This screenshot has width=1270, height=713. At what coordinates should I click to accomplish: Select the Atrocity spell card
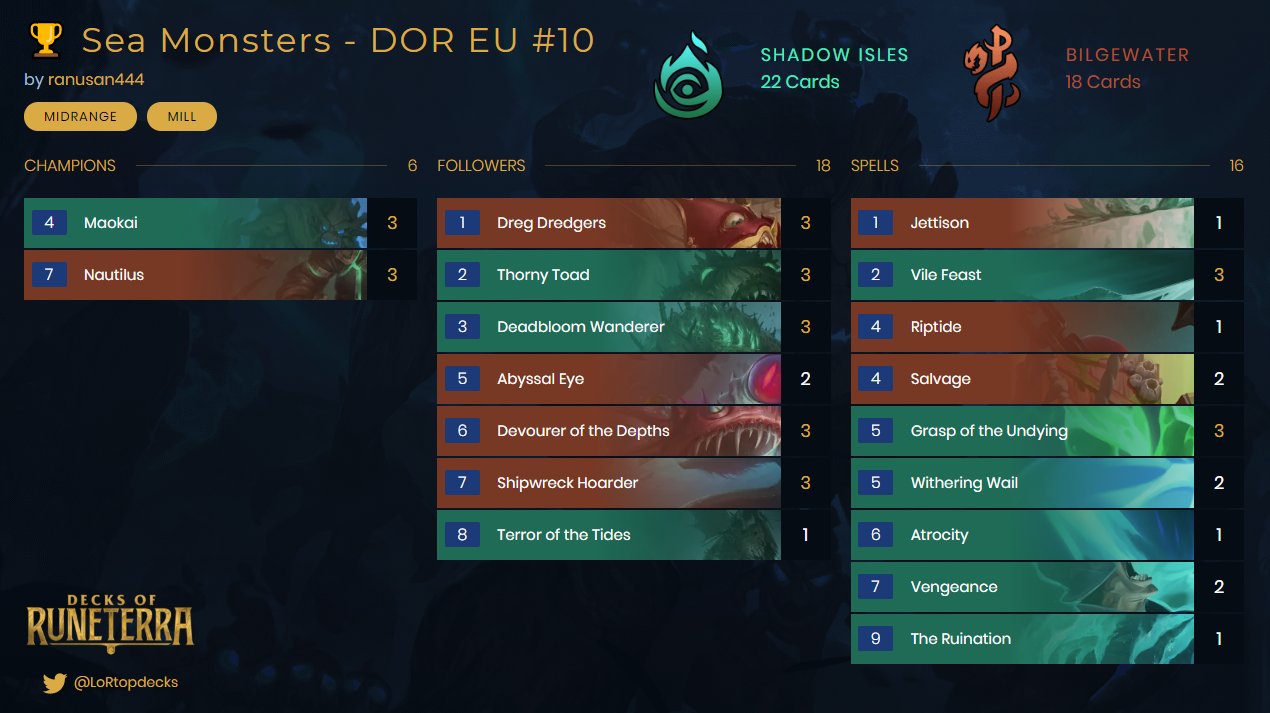click(1021, 535)
